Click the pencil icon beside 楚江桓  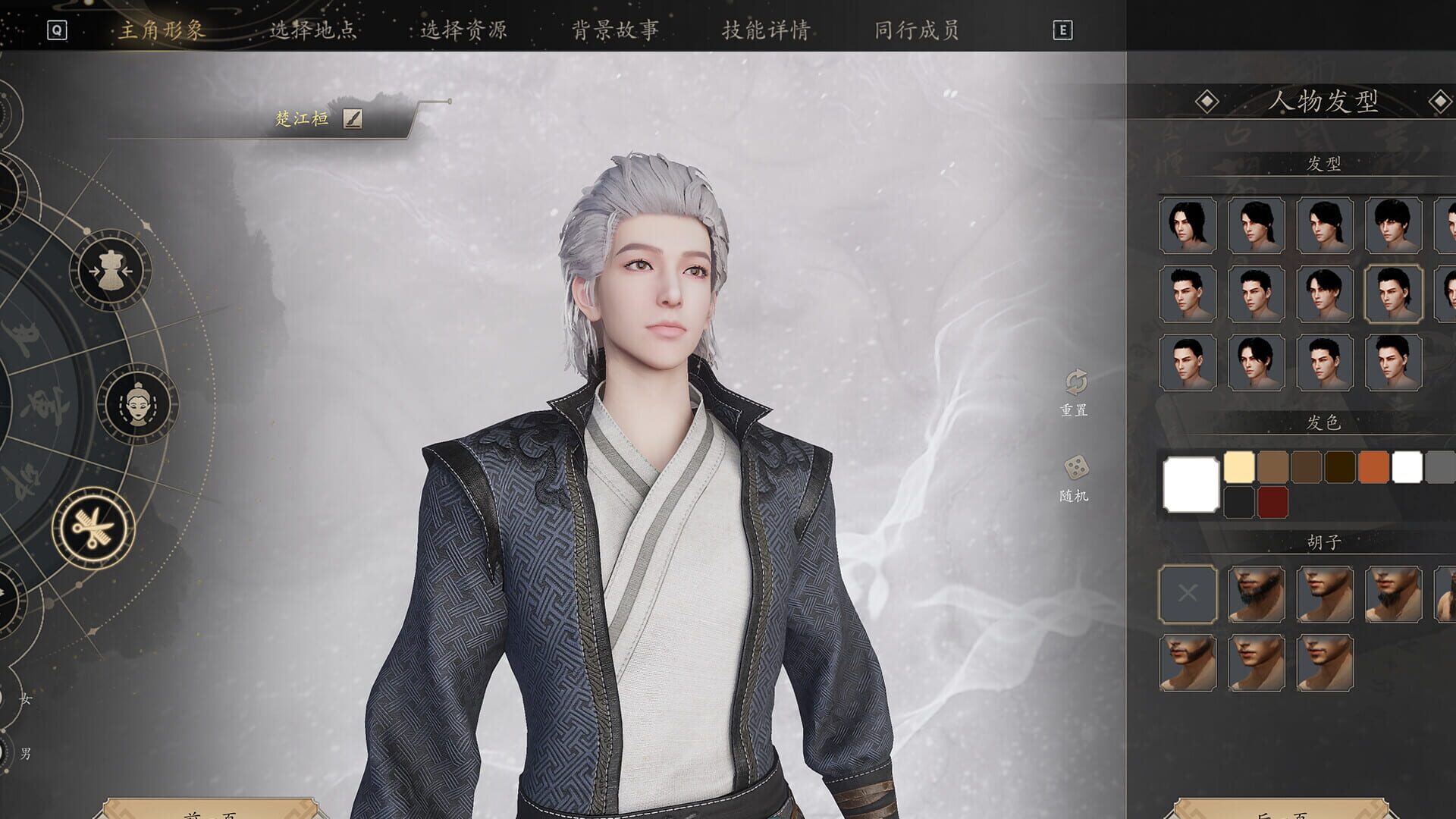click(x=354, y=118)
